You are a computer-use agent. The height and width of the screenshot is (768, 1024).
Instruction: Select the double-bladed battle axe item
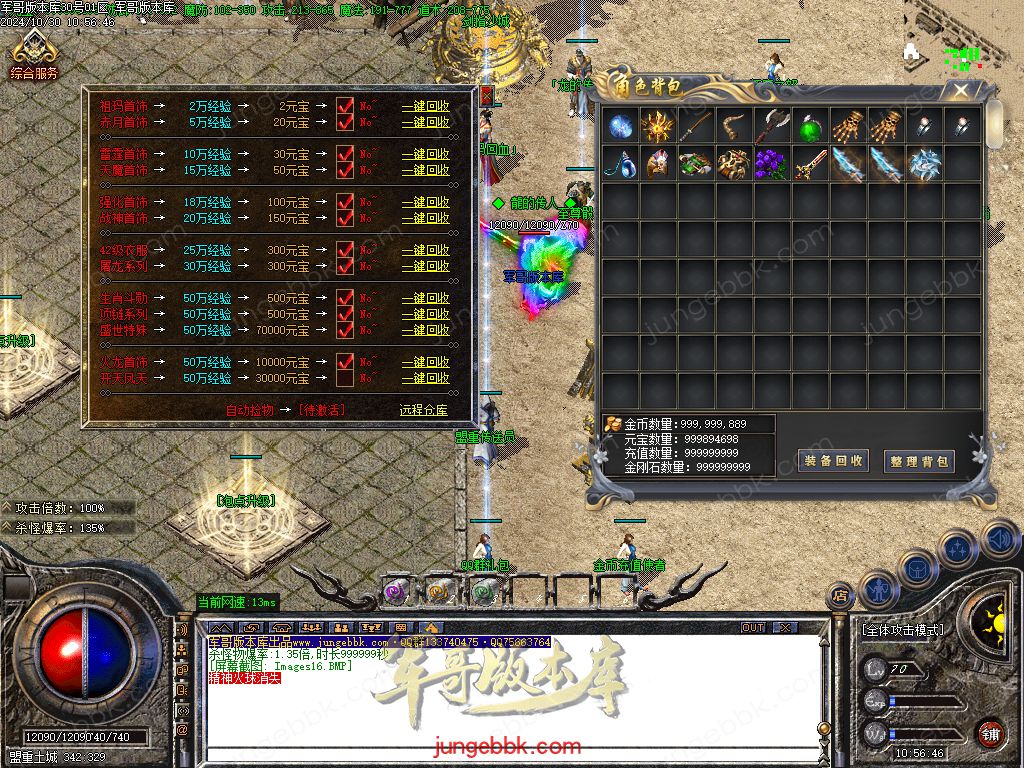pos(772,127)
